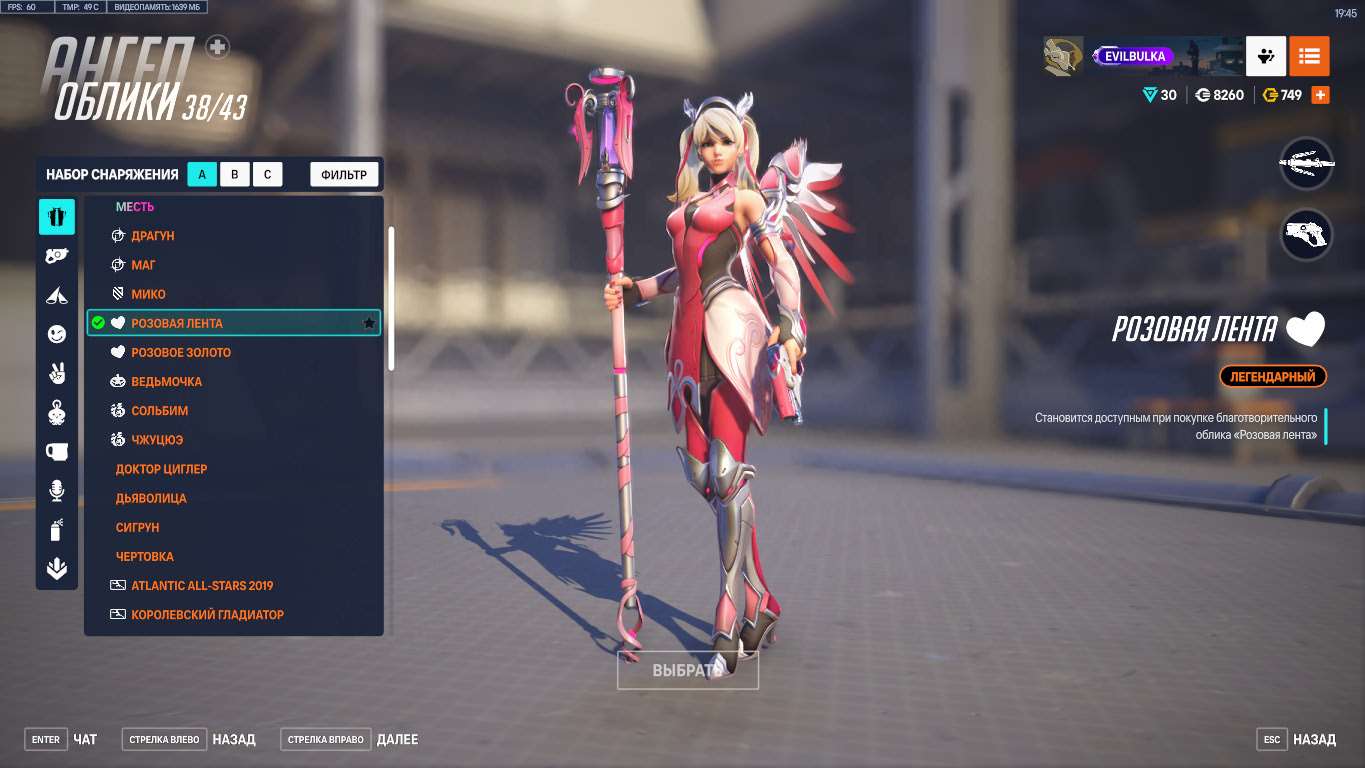Select the ДОКТОР ЦИГЛЕР skin entry

pyautogui.click(x=162, y=468)
